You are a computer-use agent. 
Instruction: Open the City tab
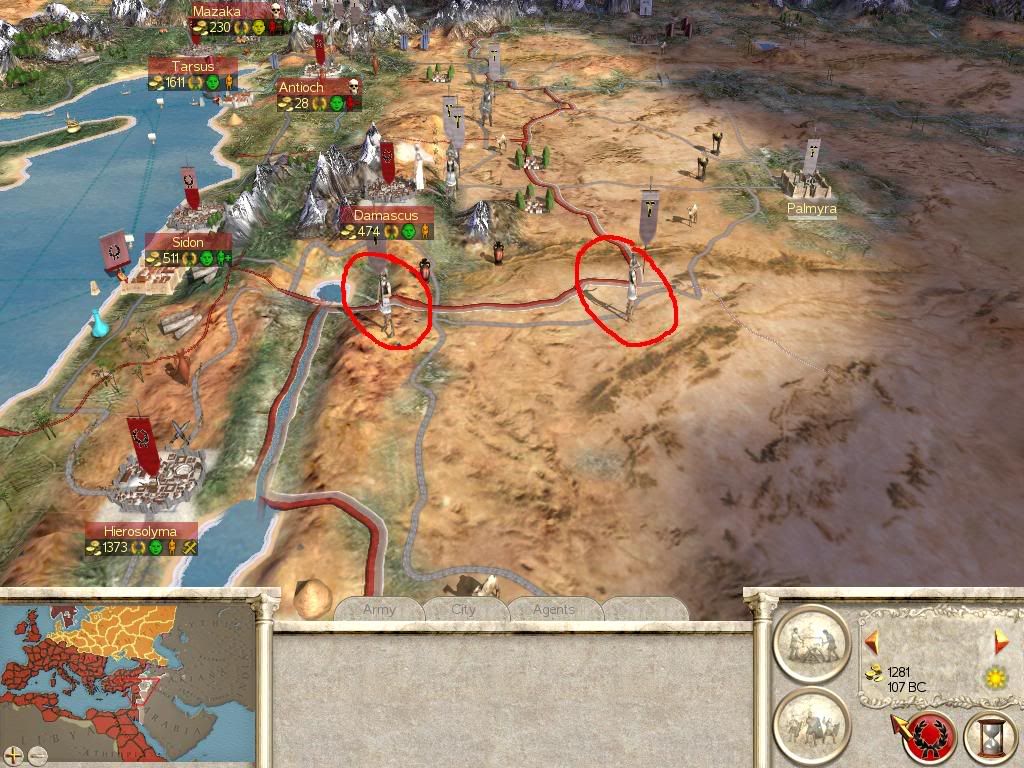(464, 609)
